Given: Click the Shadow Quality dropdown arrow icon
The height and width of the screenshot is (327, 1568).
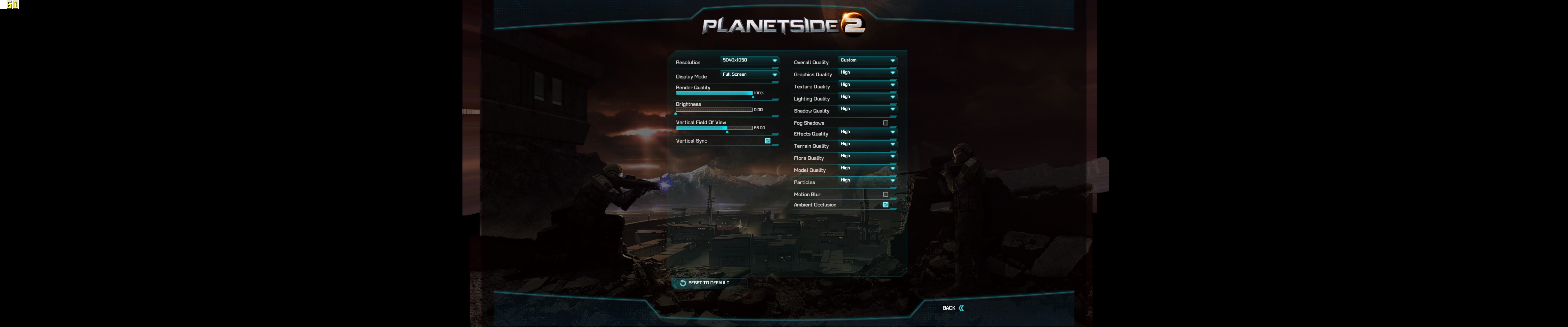Looking at the screenshot, I should (892, 108).
